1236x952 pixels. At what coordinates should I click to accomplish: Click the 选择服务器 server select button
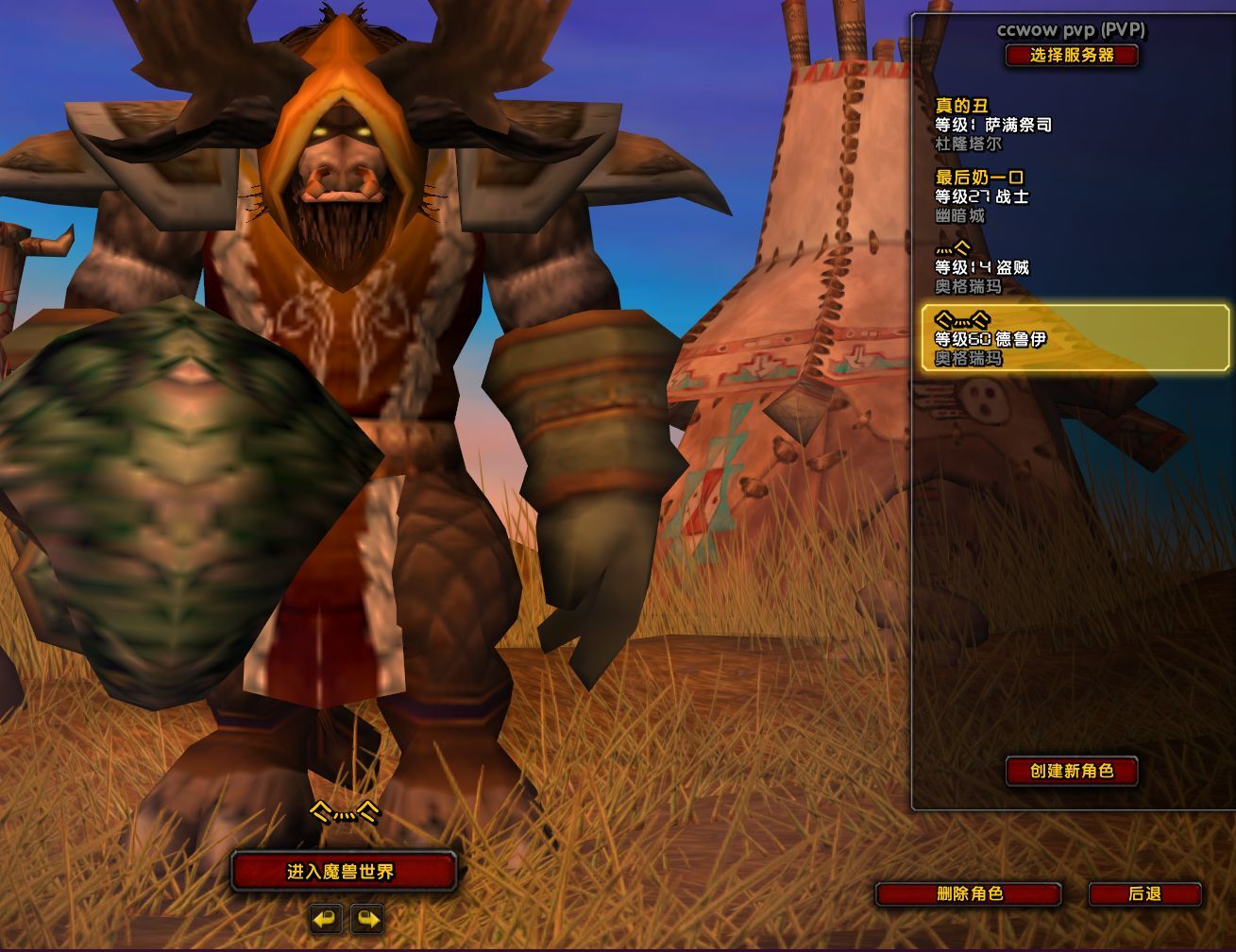point(1072,56)
